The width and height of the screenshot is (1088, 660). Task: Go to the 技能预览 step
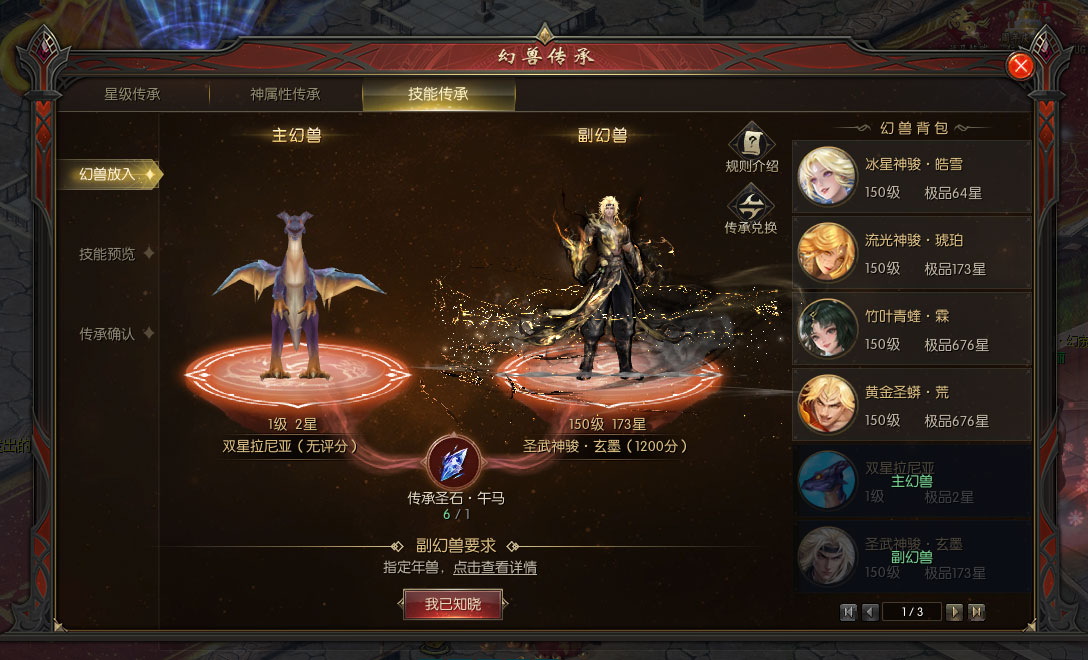coord(108,254)
